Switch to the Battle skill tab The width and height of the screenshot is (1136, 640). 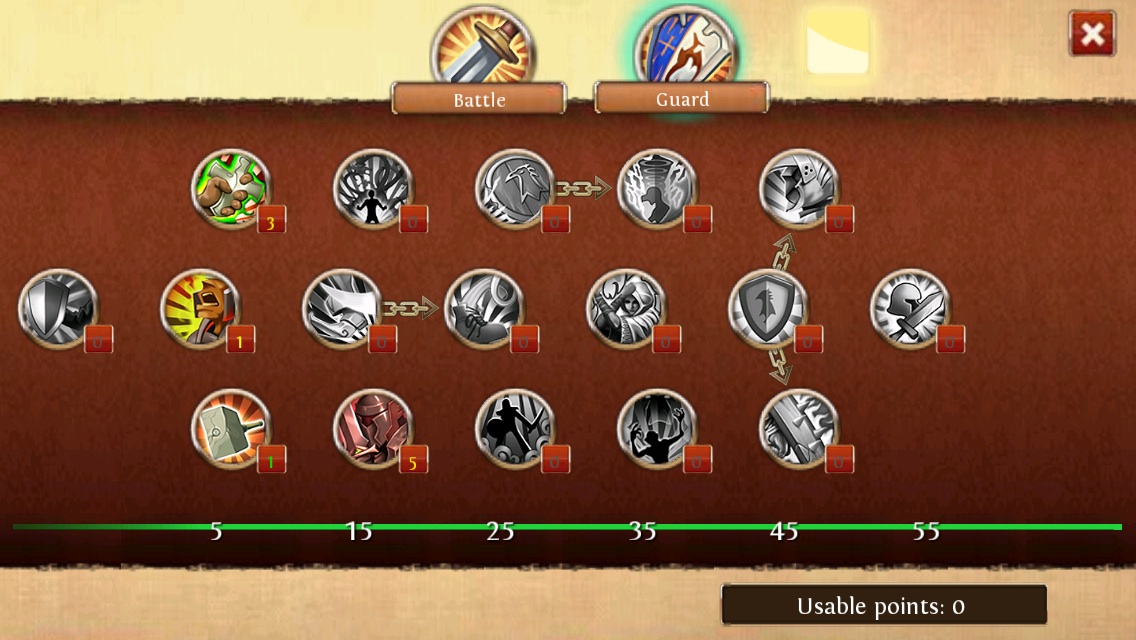tap(480, 98)
